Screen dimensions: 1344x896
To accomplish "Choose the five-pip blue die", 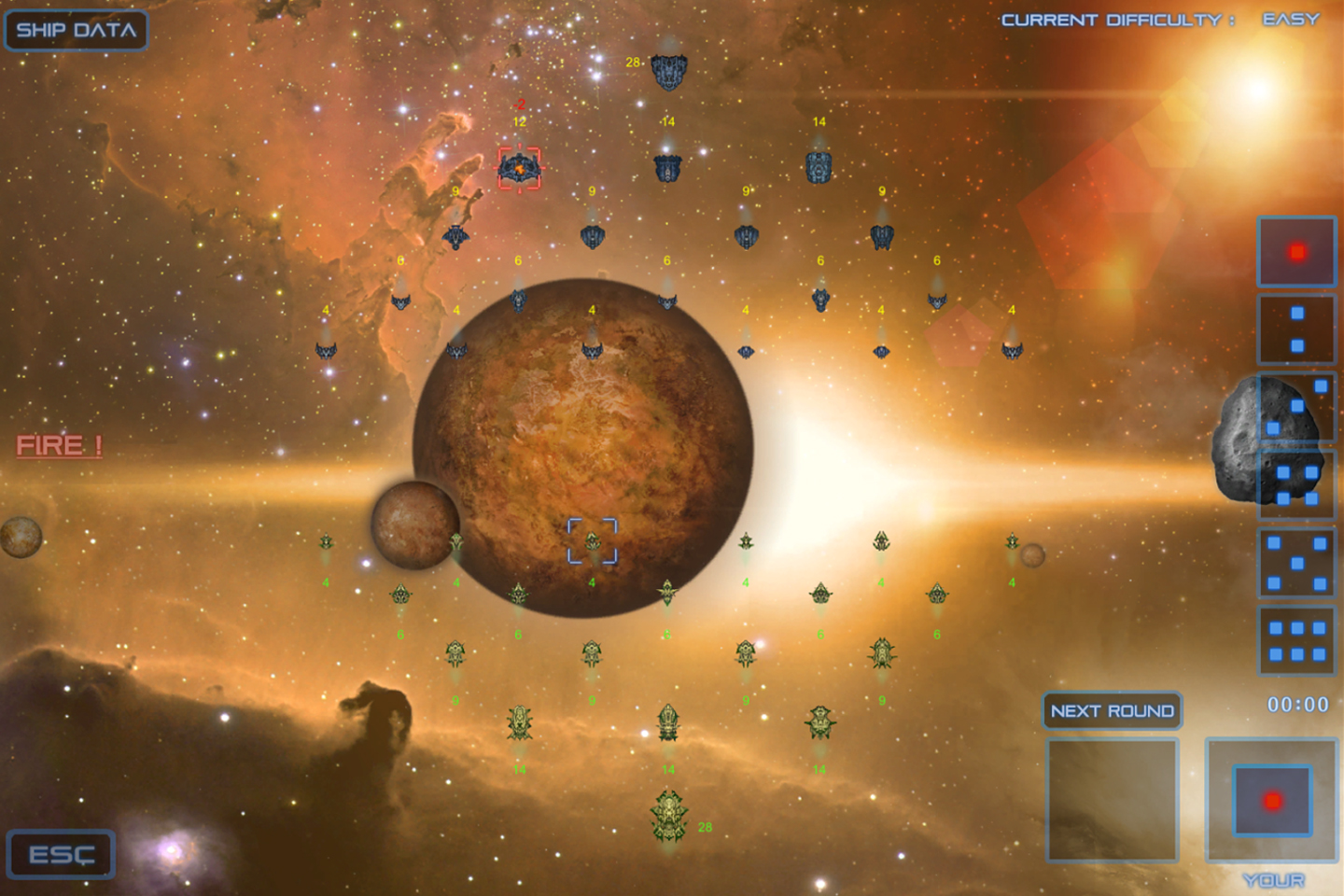I will pos(1296,563).
